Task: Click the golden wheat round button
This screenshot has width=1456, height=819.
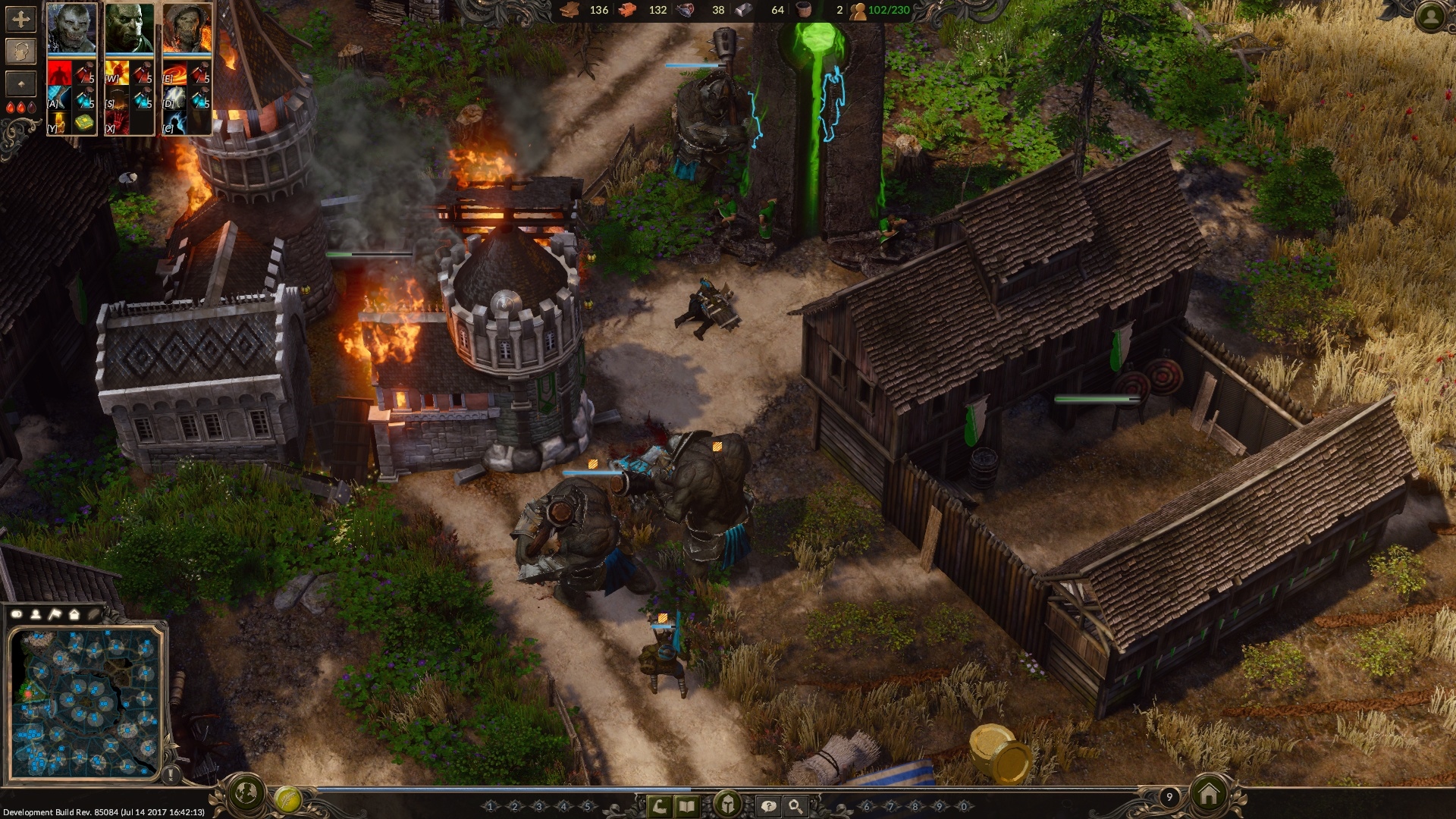Action: coord(287,799)
